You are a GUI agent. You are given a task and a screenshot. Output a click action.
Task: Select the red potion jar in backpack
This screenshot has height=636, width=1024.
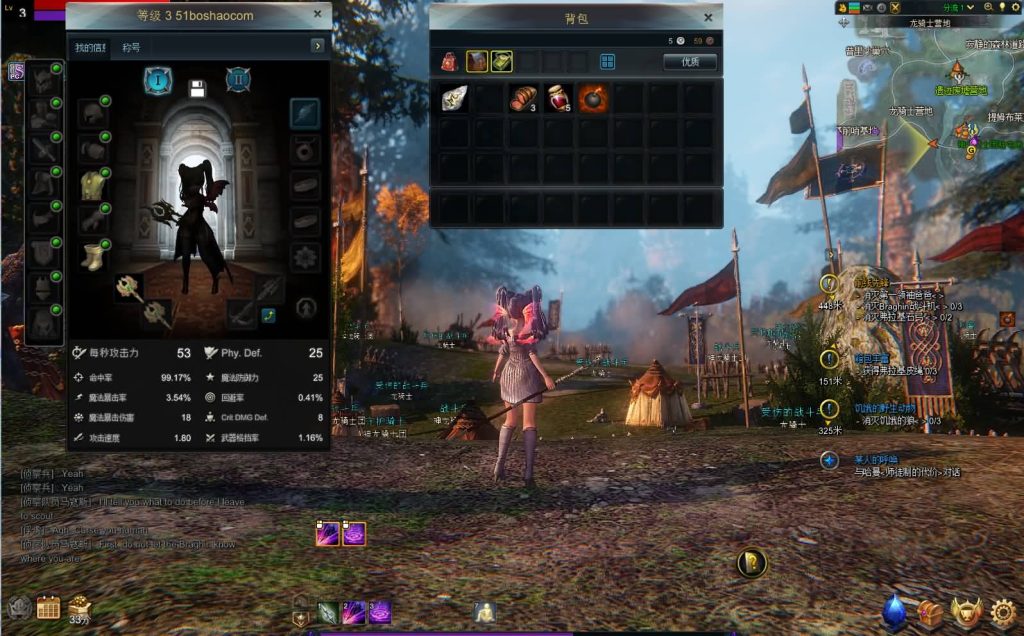pyautogui.click(x=559, y=98)
